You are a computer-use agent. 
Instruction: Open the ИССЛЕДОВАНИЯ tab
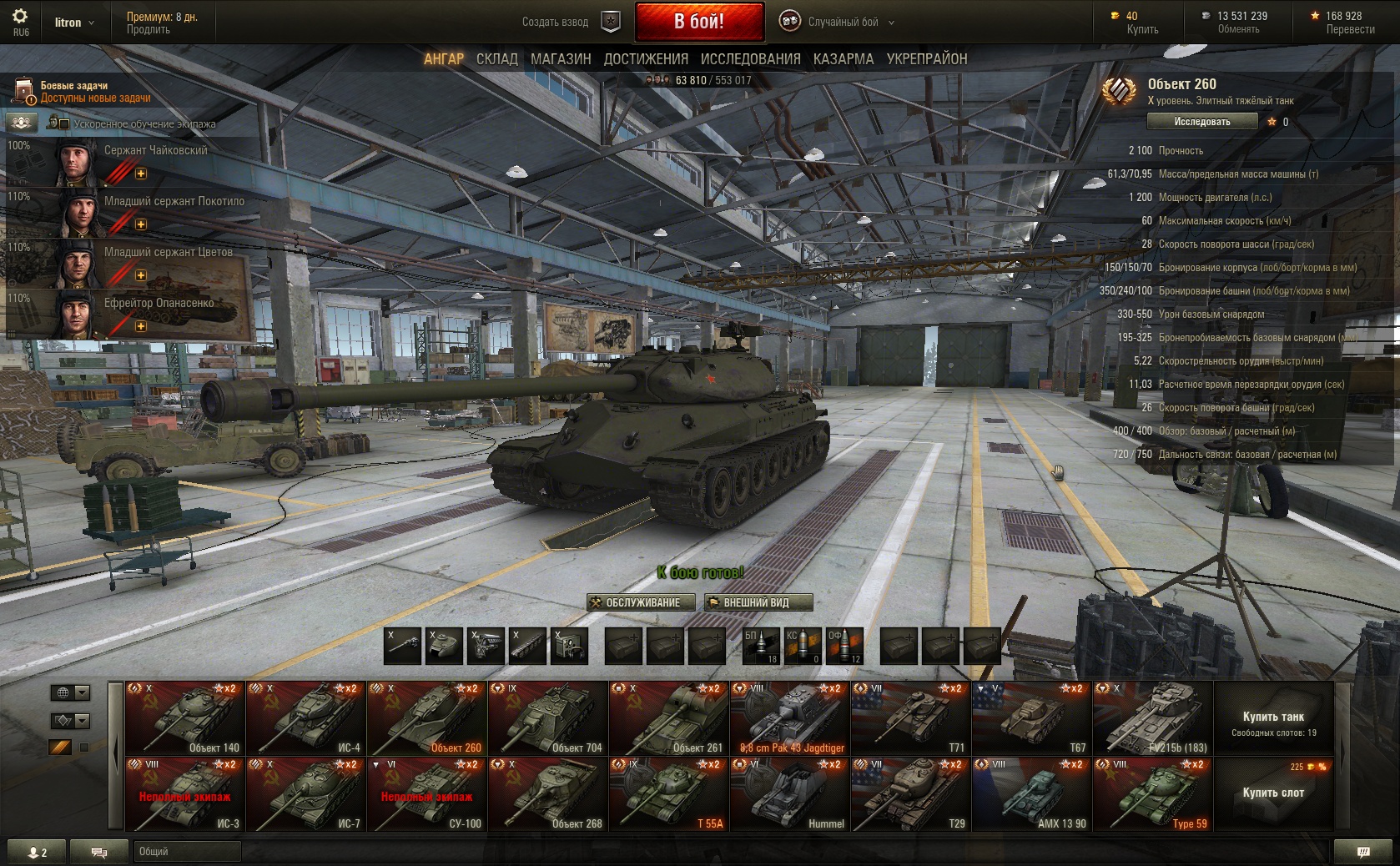[750, 58]
